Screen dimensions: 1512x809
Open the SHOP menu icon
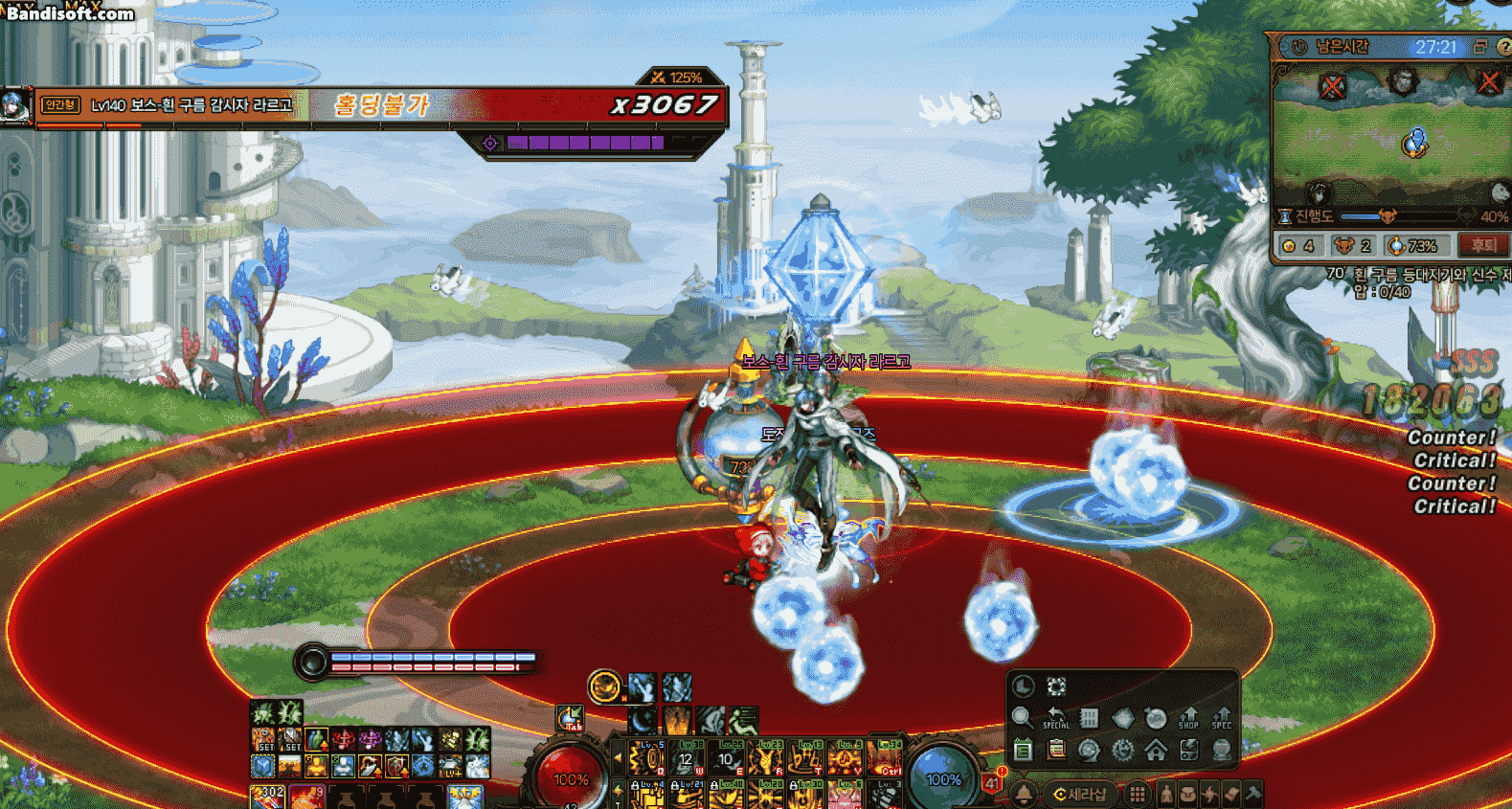tap(1188, 718)
